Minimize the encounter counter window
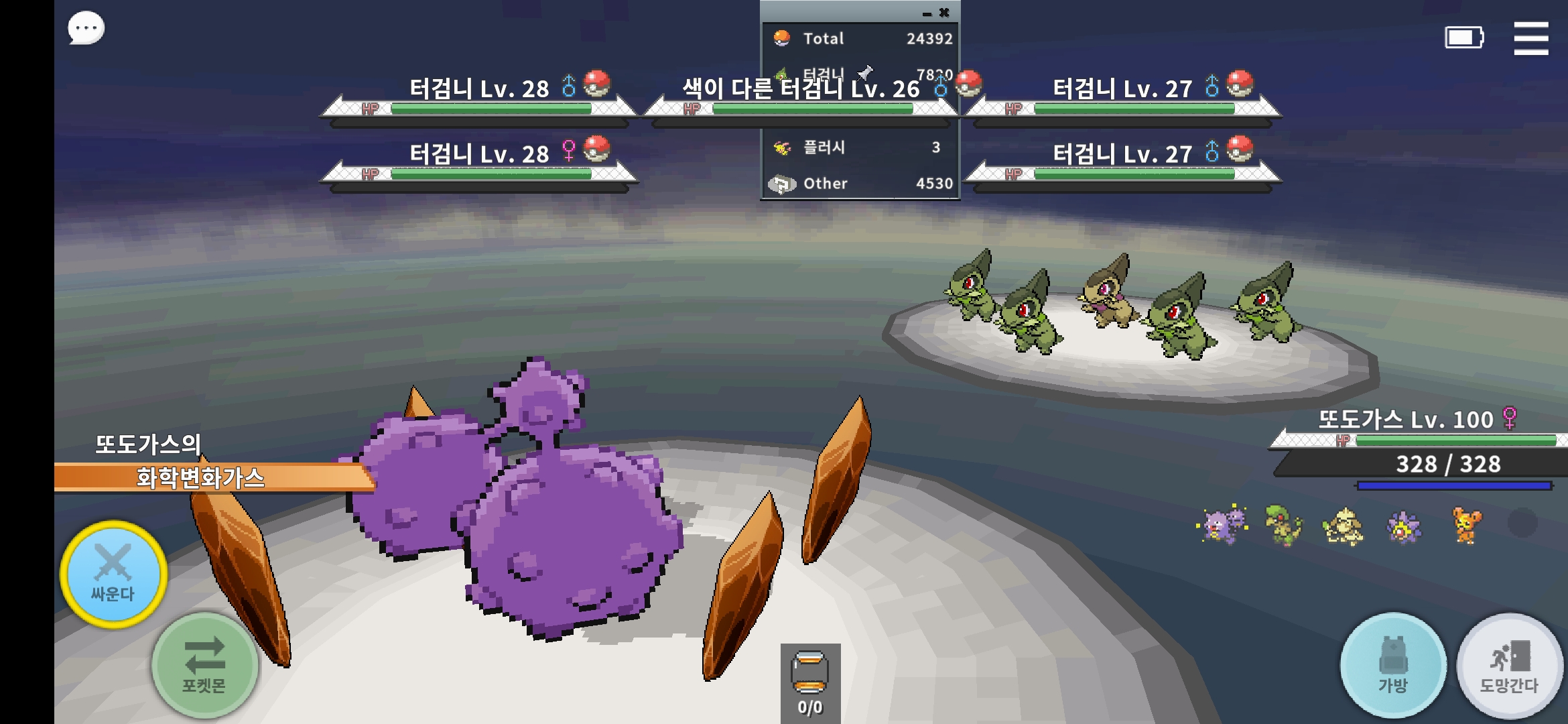1568x724 pixels. tap(927, 13)
